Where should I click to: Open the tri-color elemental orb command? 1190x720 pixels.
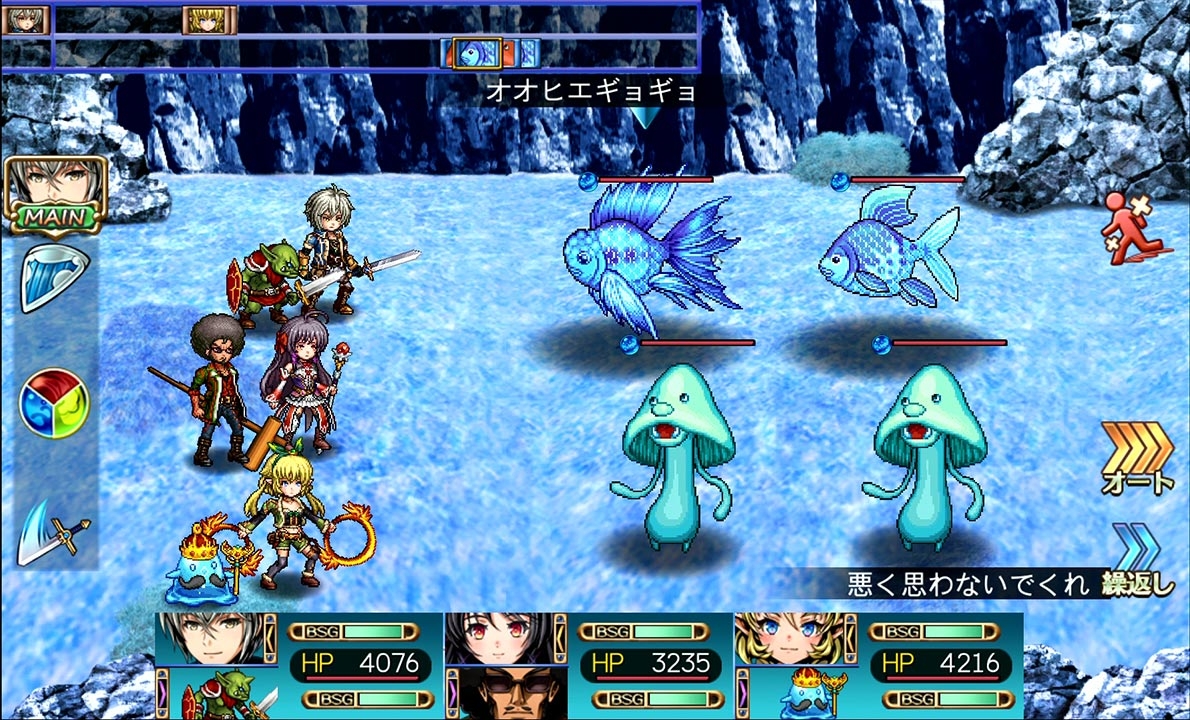pos(55,404)
